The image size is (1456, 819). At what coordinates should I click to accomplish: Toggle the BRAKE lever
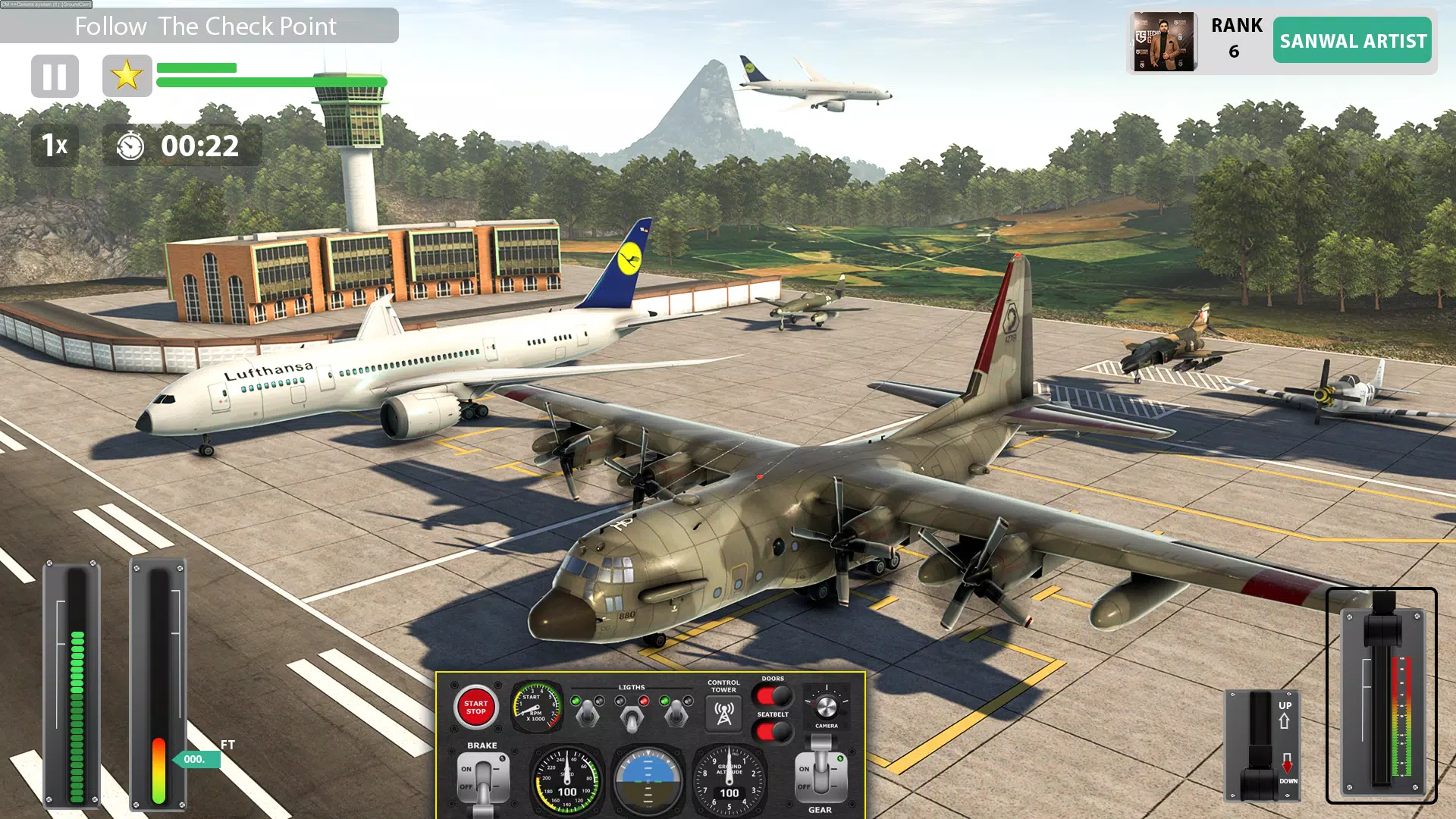(x=483, y=780)
